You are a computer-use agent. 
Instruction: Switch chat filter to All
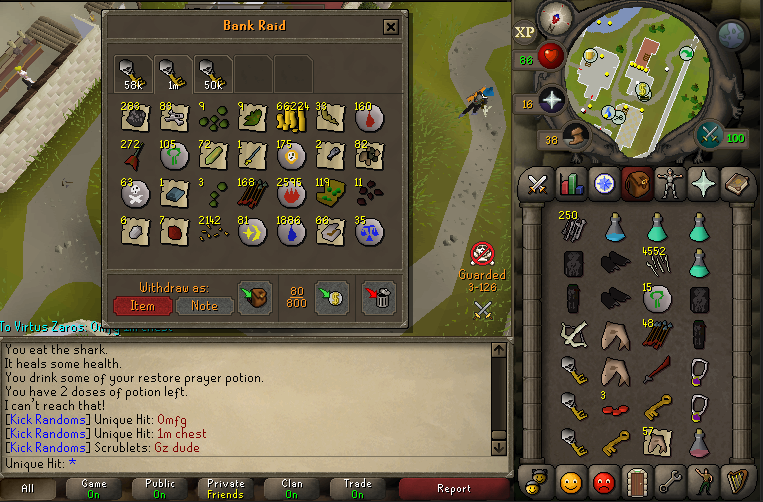pyautogui.click(x=27, y=489)
